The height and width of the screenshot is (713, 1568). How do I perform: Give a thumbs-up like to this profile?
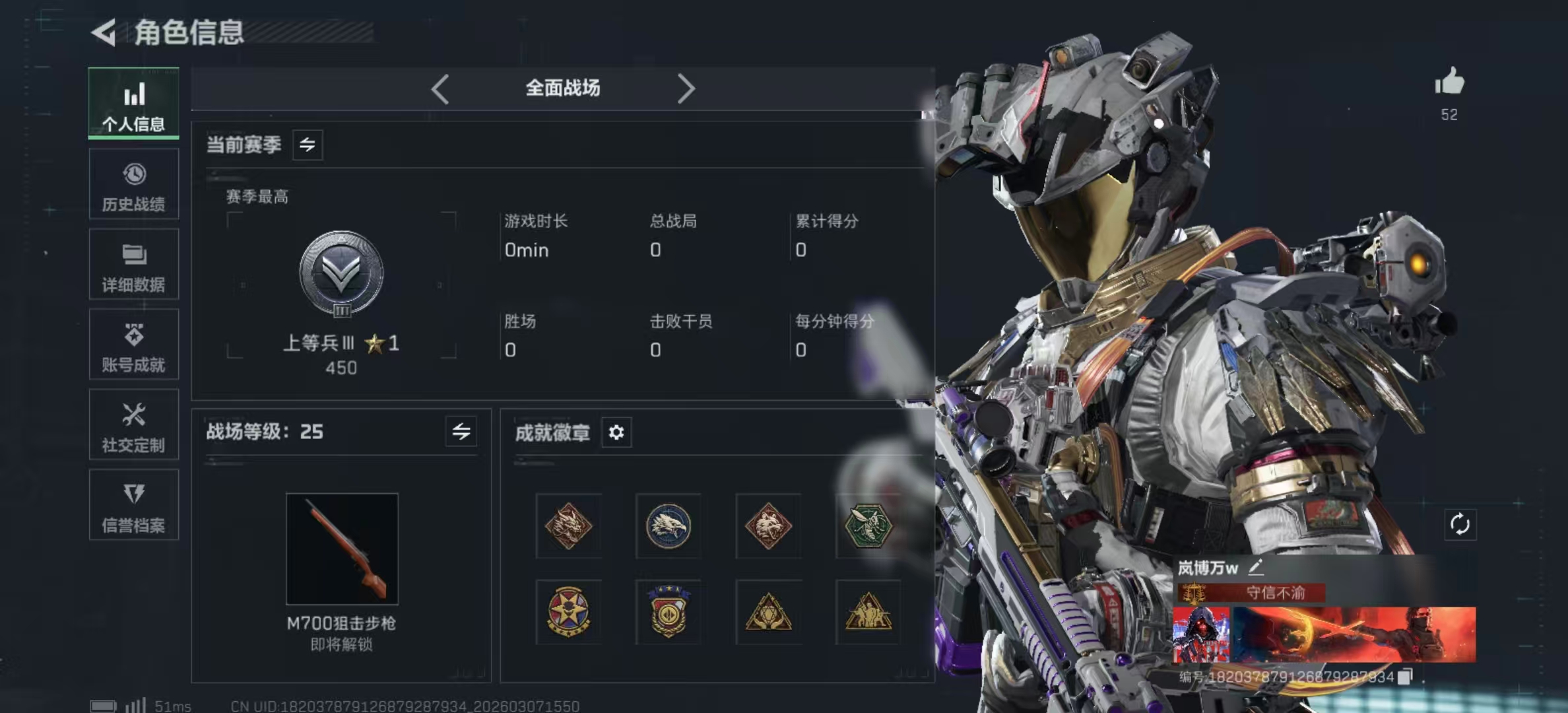pyautogui.click(x=1449, y=83)
